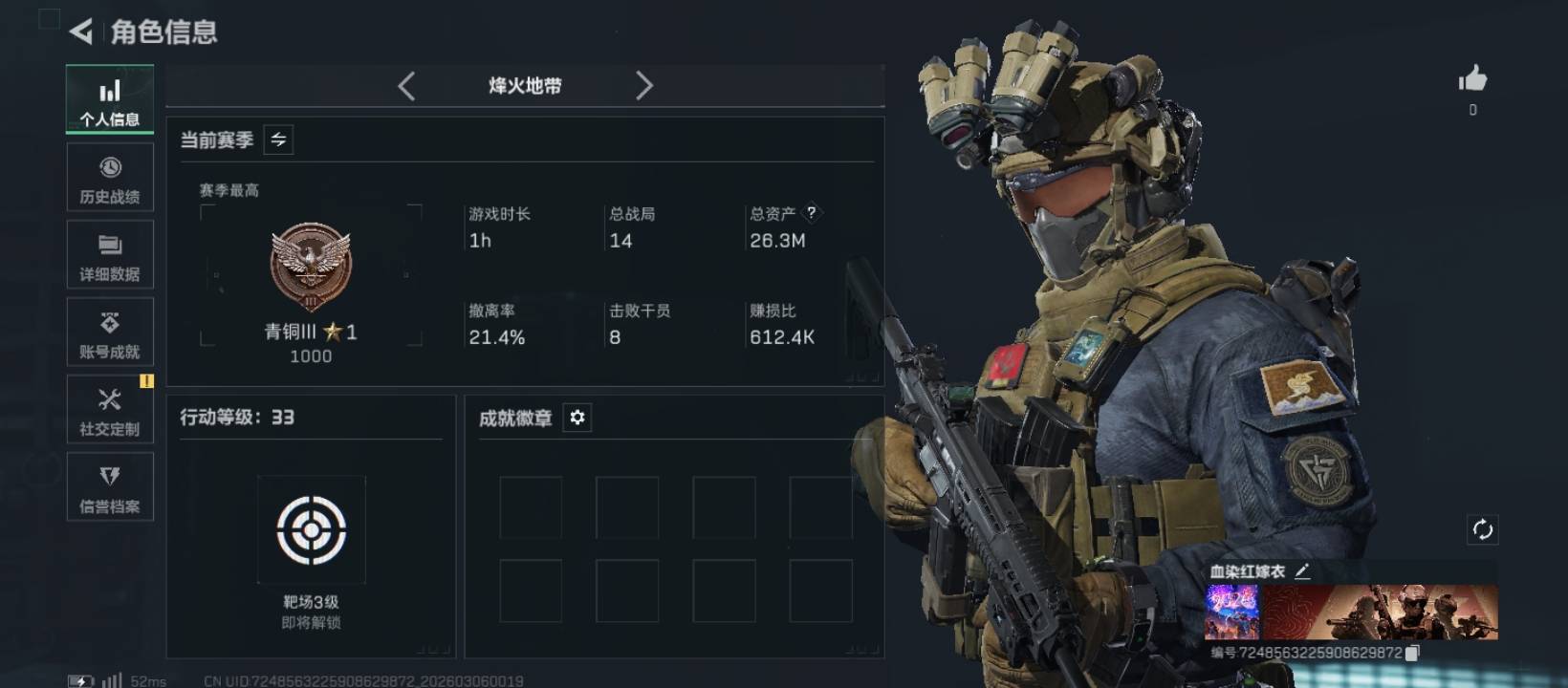Screen dimensions: 1568x688
Task: Open the 个人信息 personal info panel
Action: (x=109, y=98)
